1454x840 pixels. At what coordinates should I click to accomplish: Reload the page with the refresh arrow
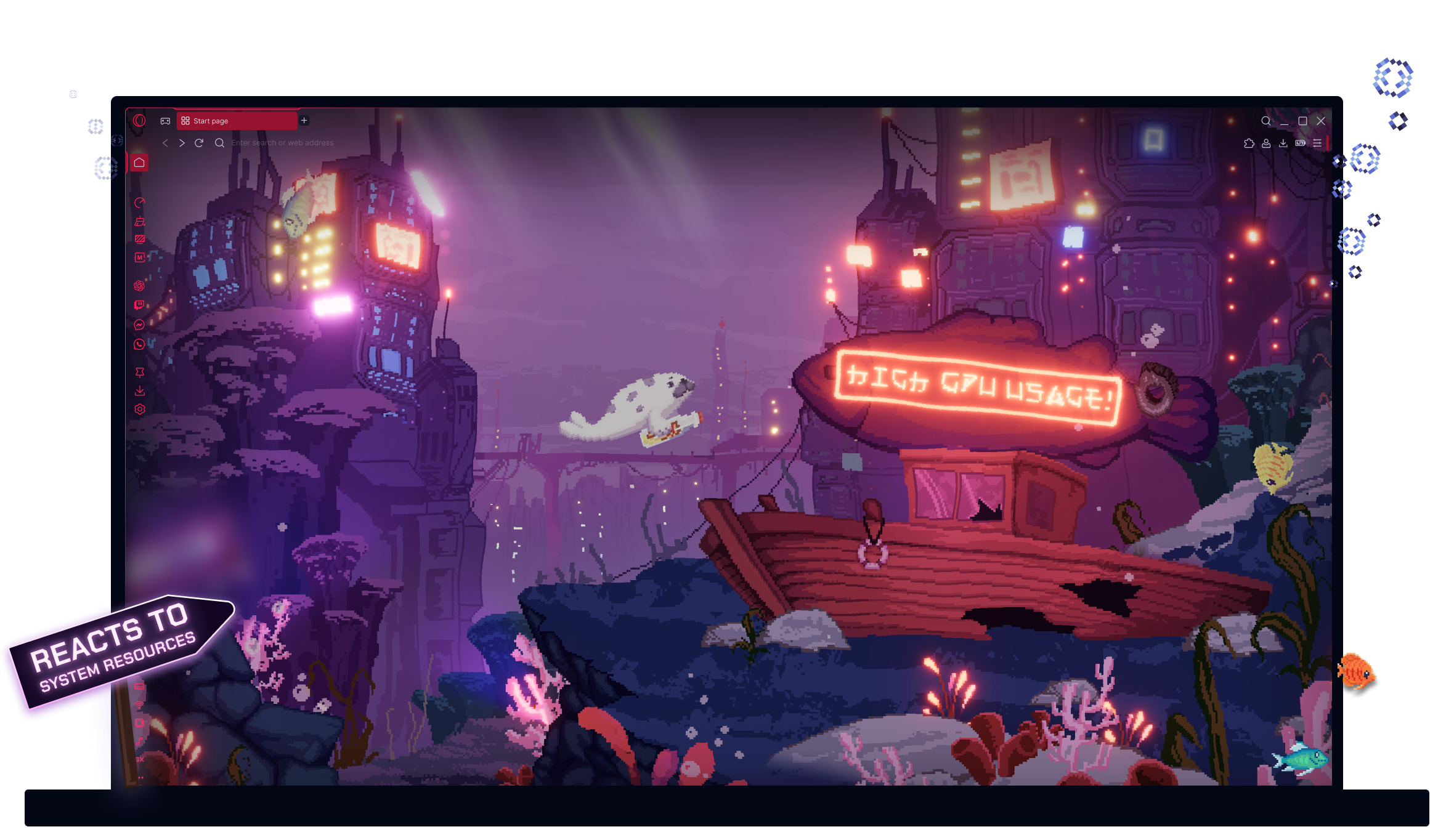click(199, 143)
